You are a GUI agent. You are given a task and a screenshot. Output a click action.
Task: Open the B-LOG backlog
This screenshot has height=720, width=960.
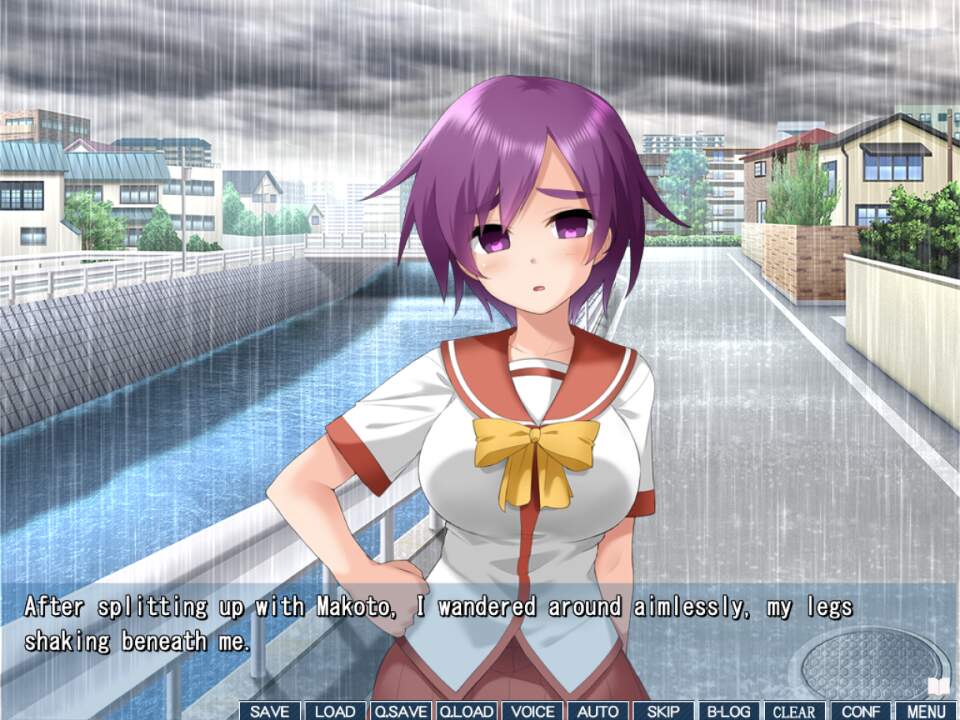tap(729, 711)
